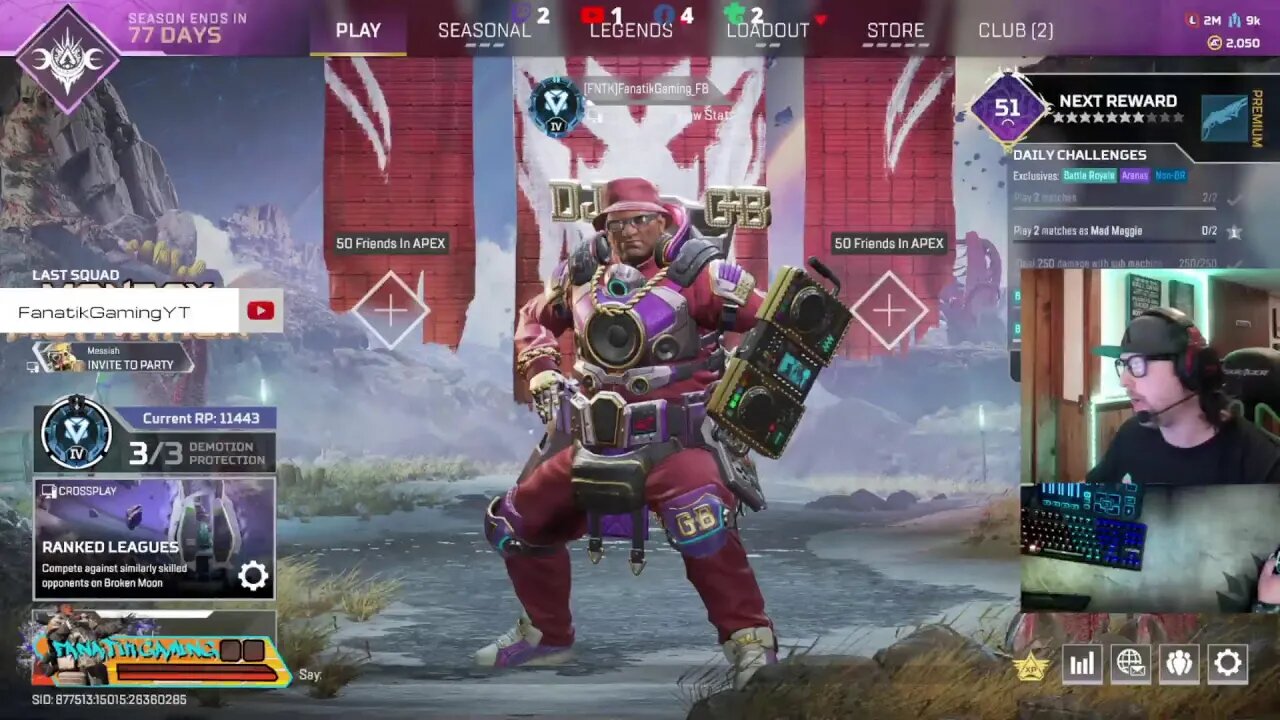Screen dimensions: 1280x720
Task: Open match statistics via bar chart icon
Action: (1081, 663)
